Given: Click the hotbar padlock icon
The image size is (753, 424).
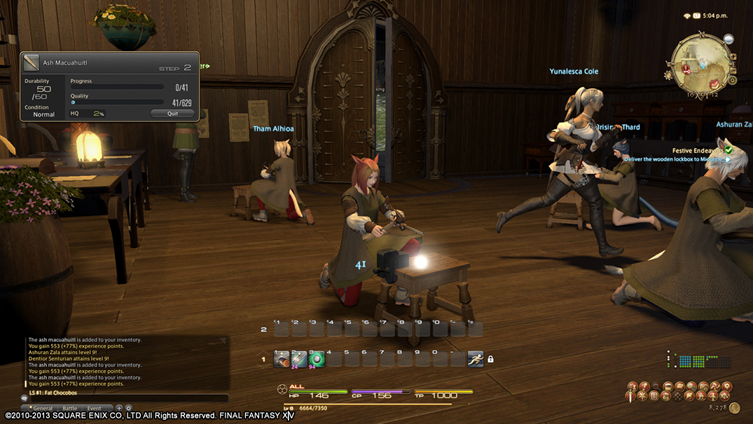Looking at the screenshot, I should tap(491, 359).
